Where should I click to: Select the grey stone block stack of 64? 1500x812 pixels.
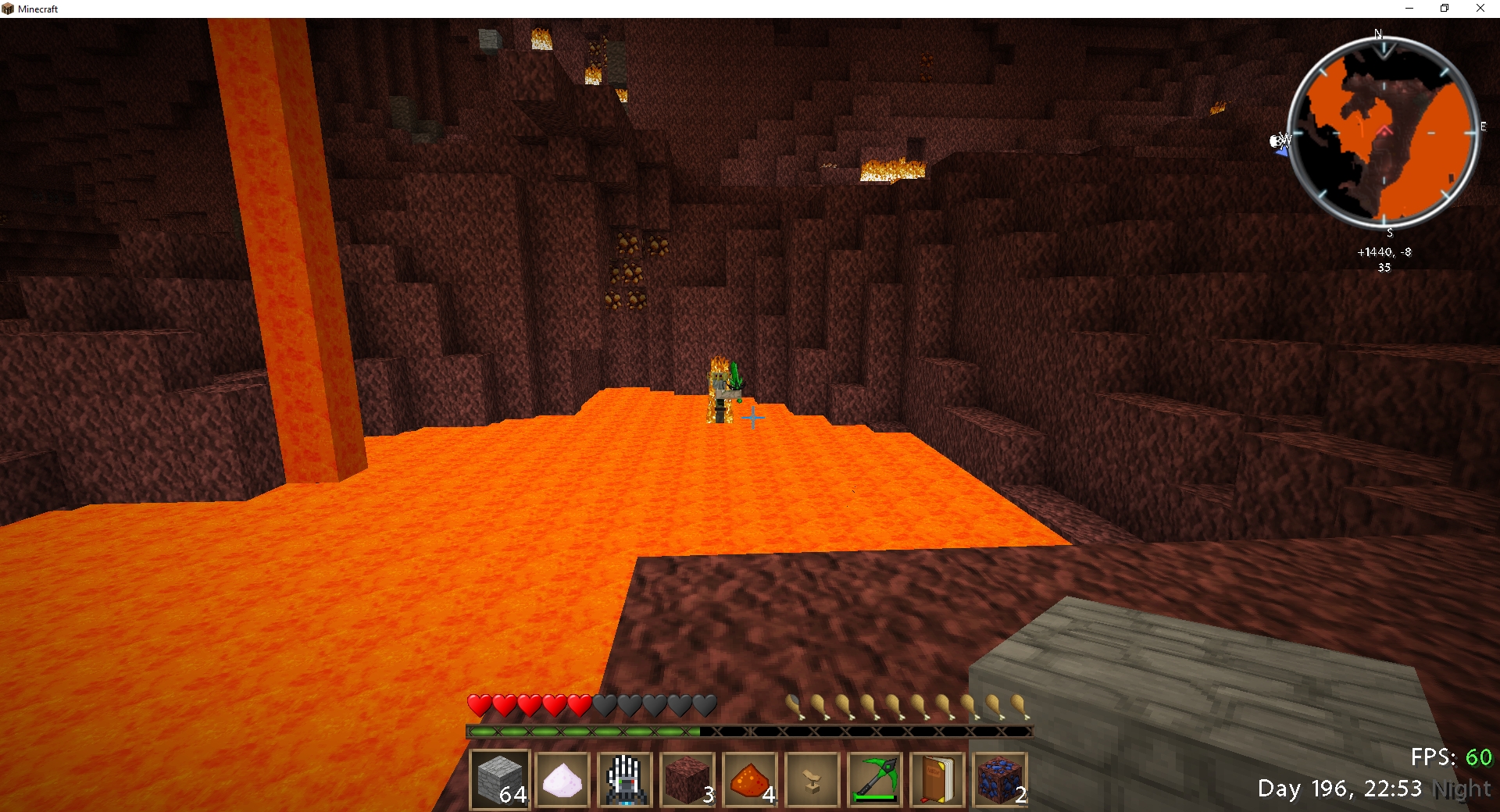pos(500,779)
